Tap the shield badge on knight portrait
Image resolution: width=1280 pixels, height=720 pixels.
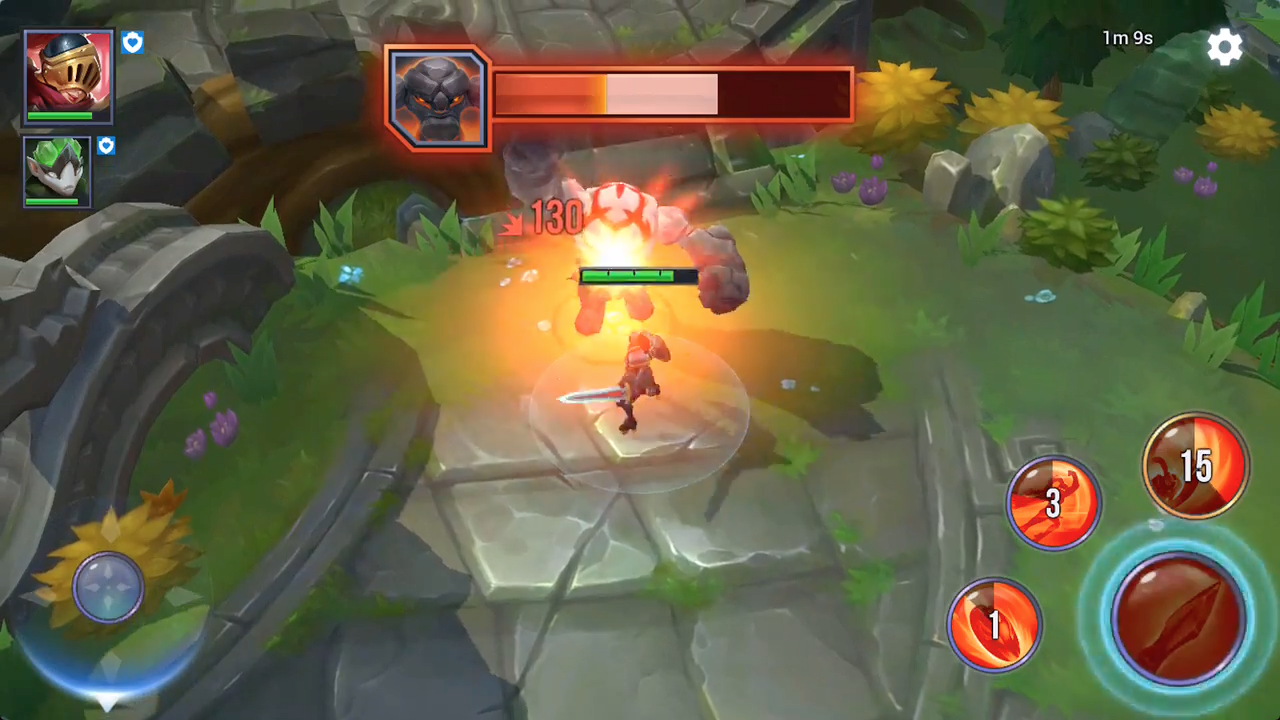pos(132,42)
